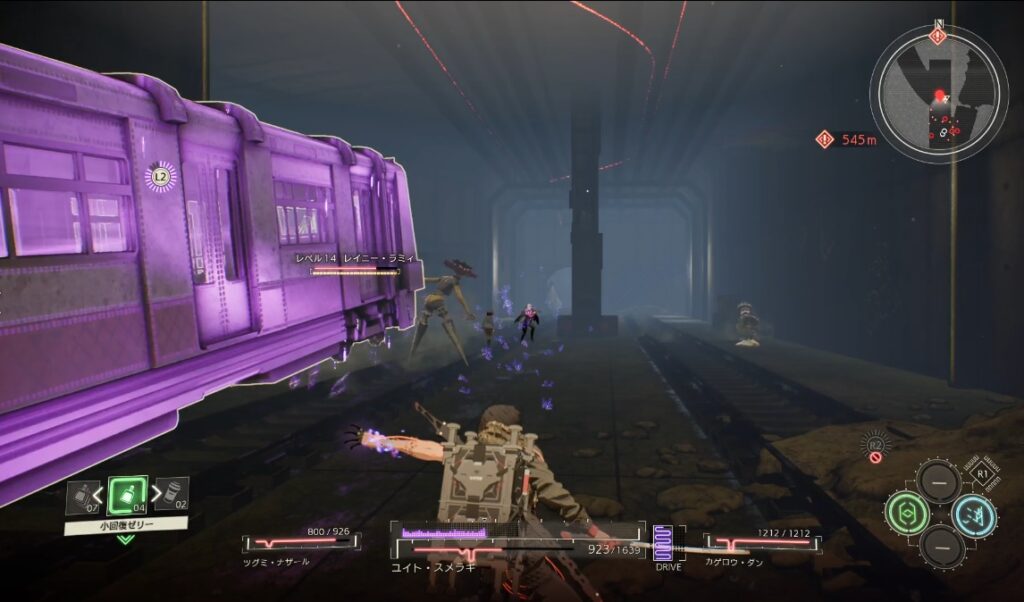The width and height of the screenshot is (1024, 602).
Task: Select the bottle item with count 07
Action: (x=82, y=497)
